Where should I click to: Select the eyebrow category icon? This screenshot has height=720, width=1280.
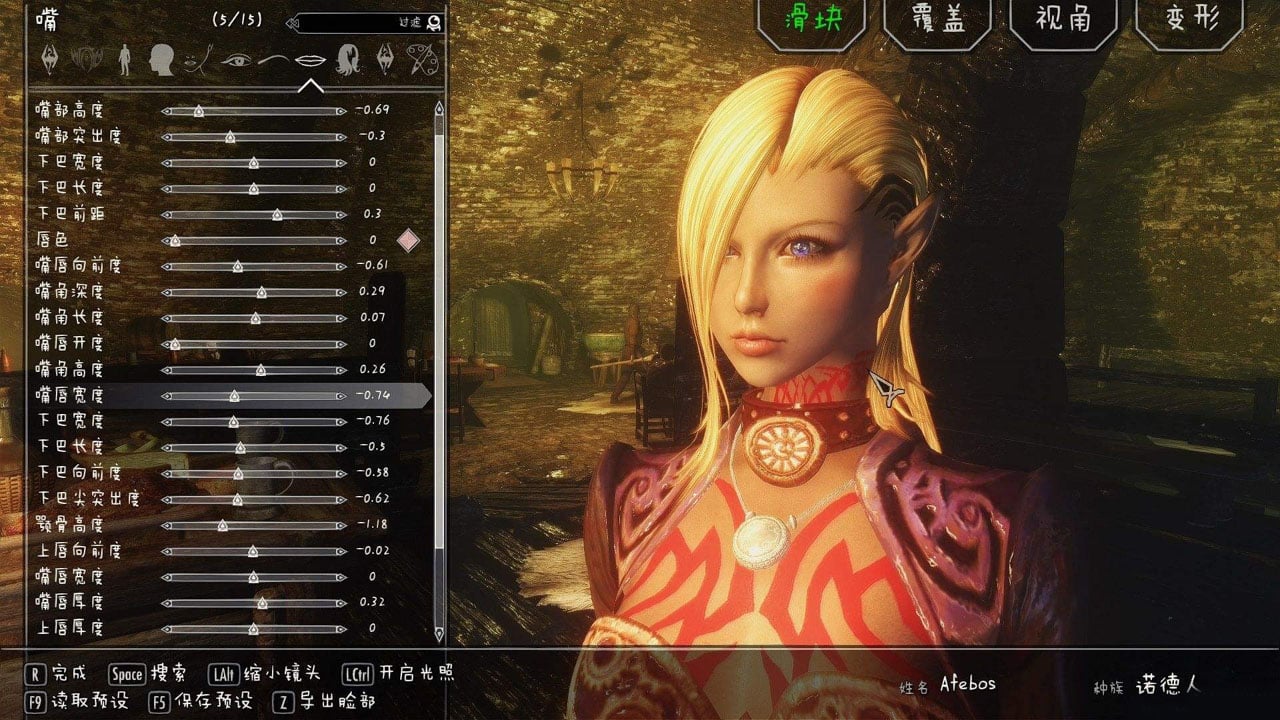point(274,60)
